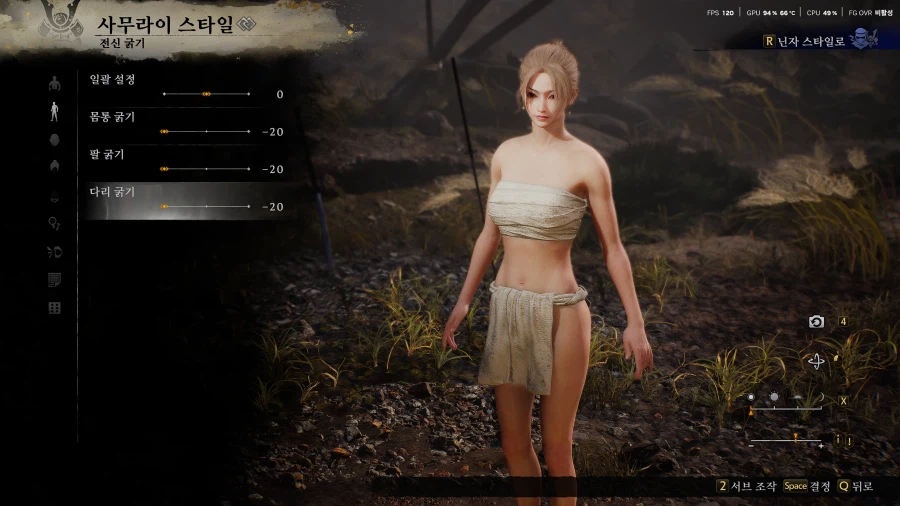Open the upper-body silhouette category

tap(54, 83)
